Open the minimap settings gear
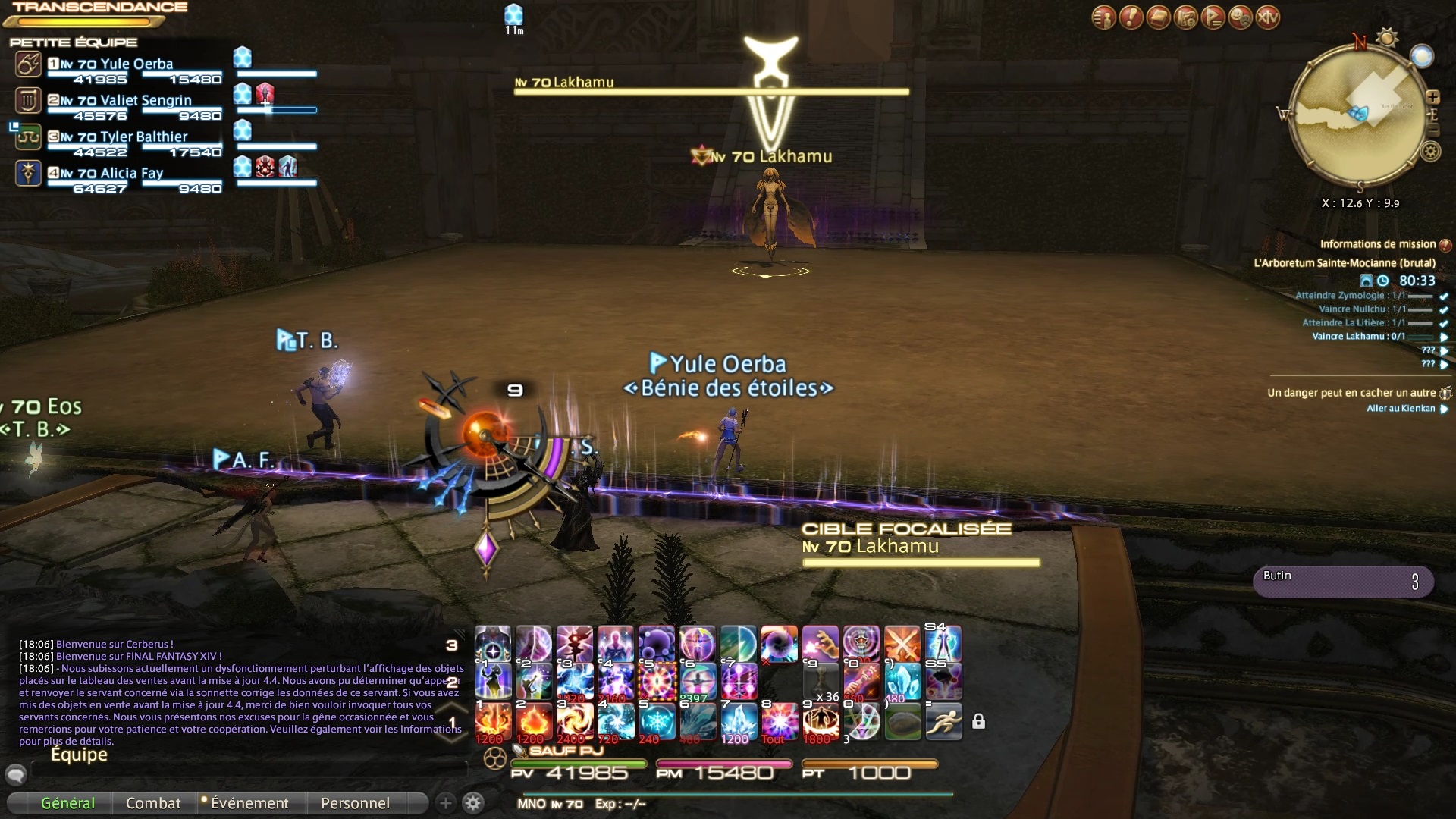This screenshot has width=1456, height=819. click(x=1430, y=152)
